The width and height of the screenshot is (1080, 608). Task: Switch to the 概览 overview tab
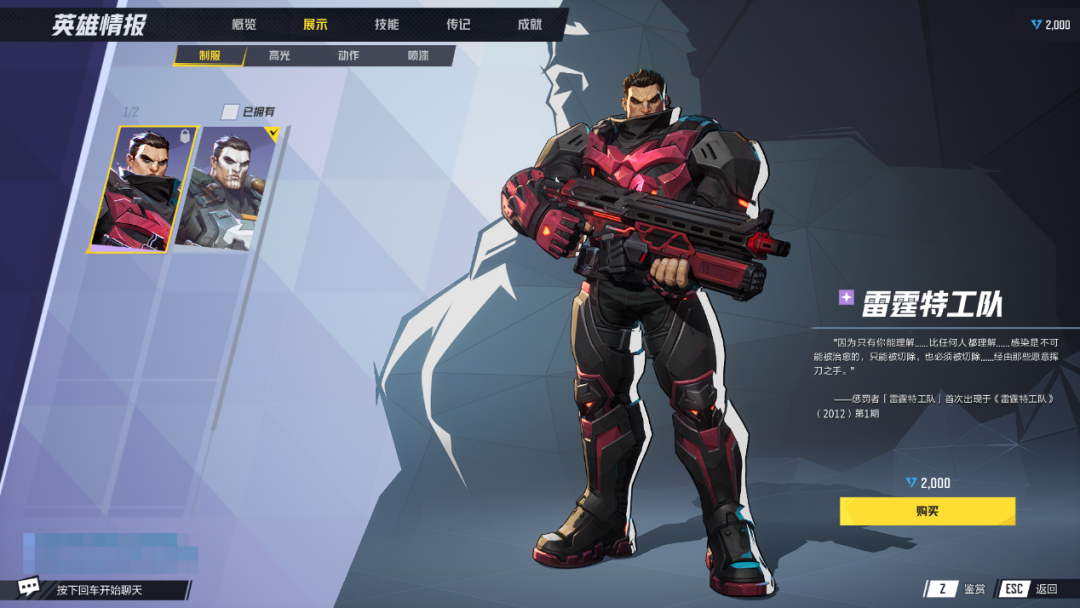[x=244, y=25]
